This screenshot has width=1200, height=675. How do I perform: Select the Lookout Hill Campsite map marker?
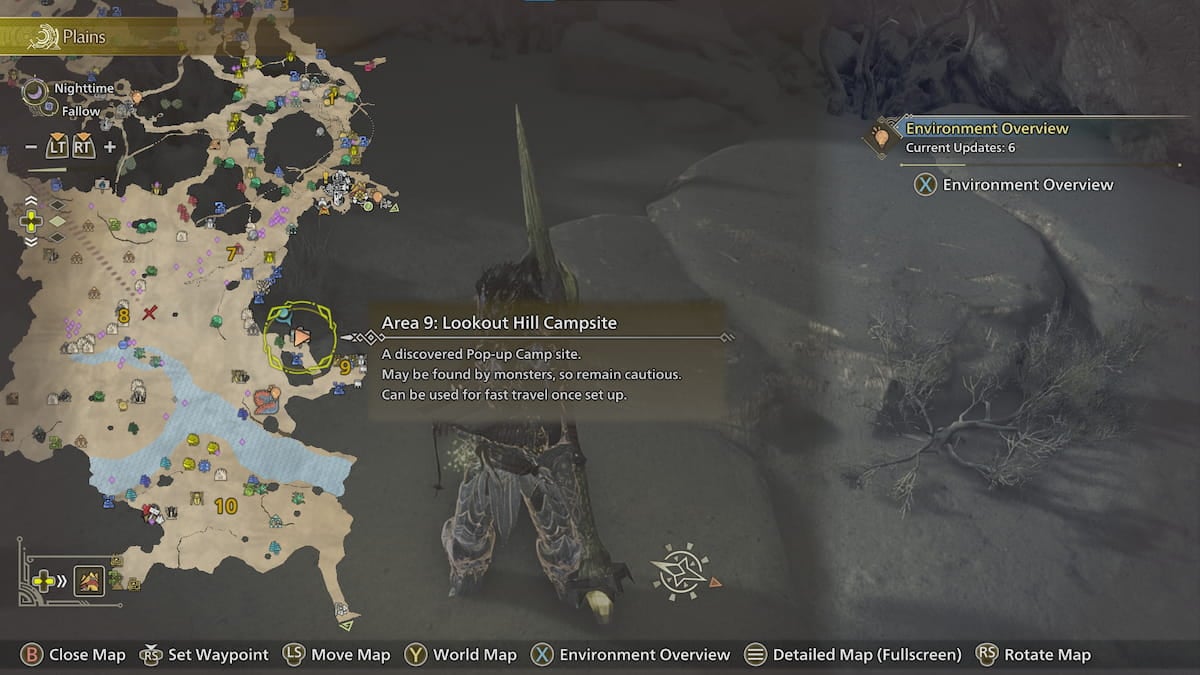pos(301,338)
